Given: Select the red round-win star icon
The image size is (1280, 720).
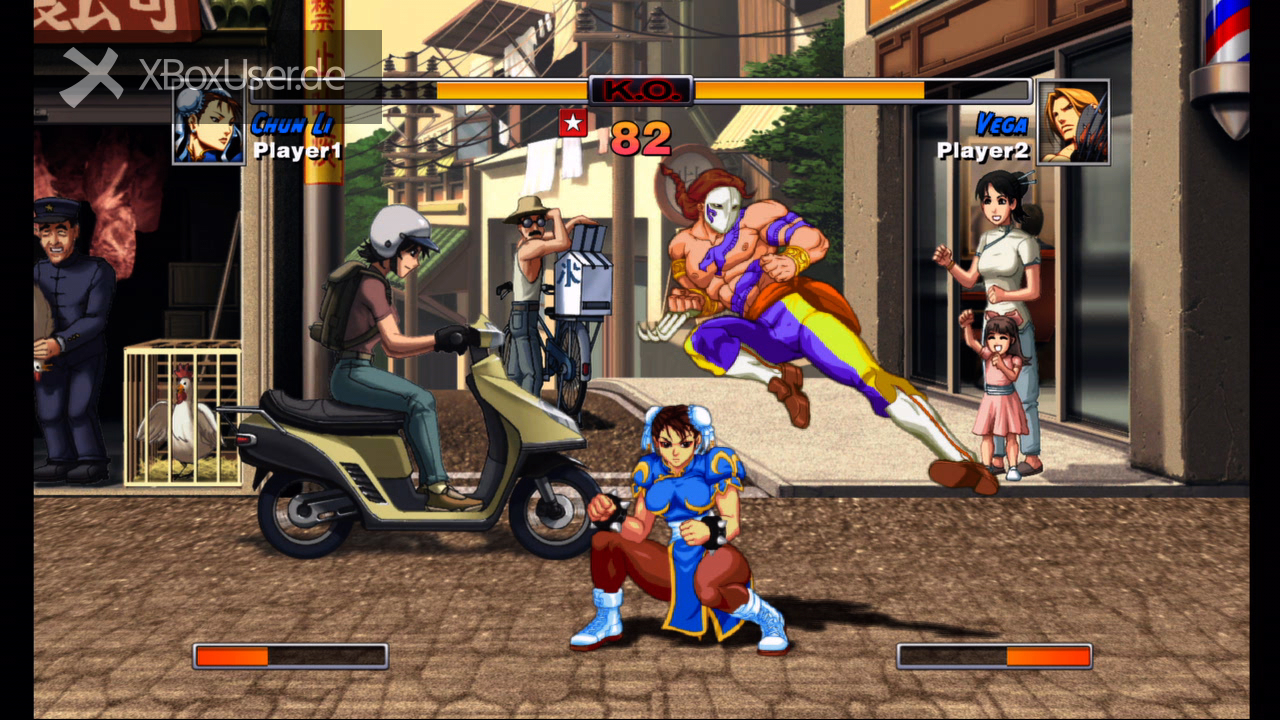Looking at the screenshot, I should tap(573, 123).
